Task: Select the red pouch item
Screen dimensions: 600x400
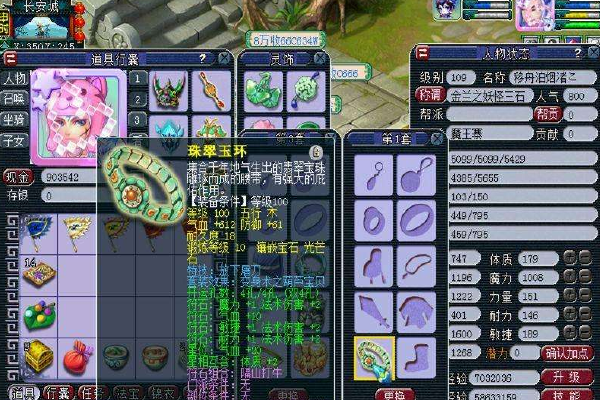Action: pyautogui.click(x=77, y=356)
